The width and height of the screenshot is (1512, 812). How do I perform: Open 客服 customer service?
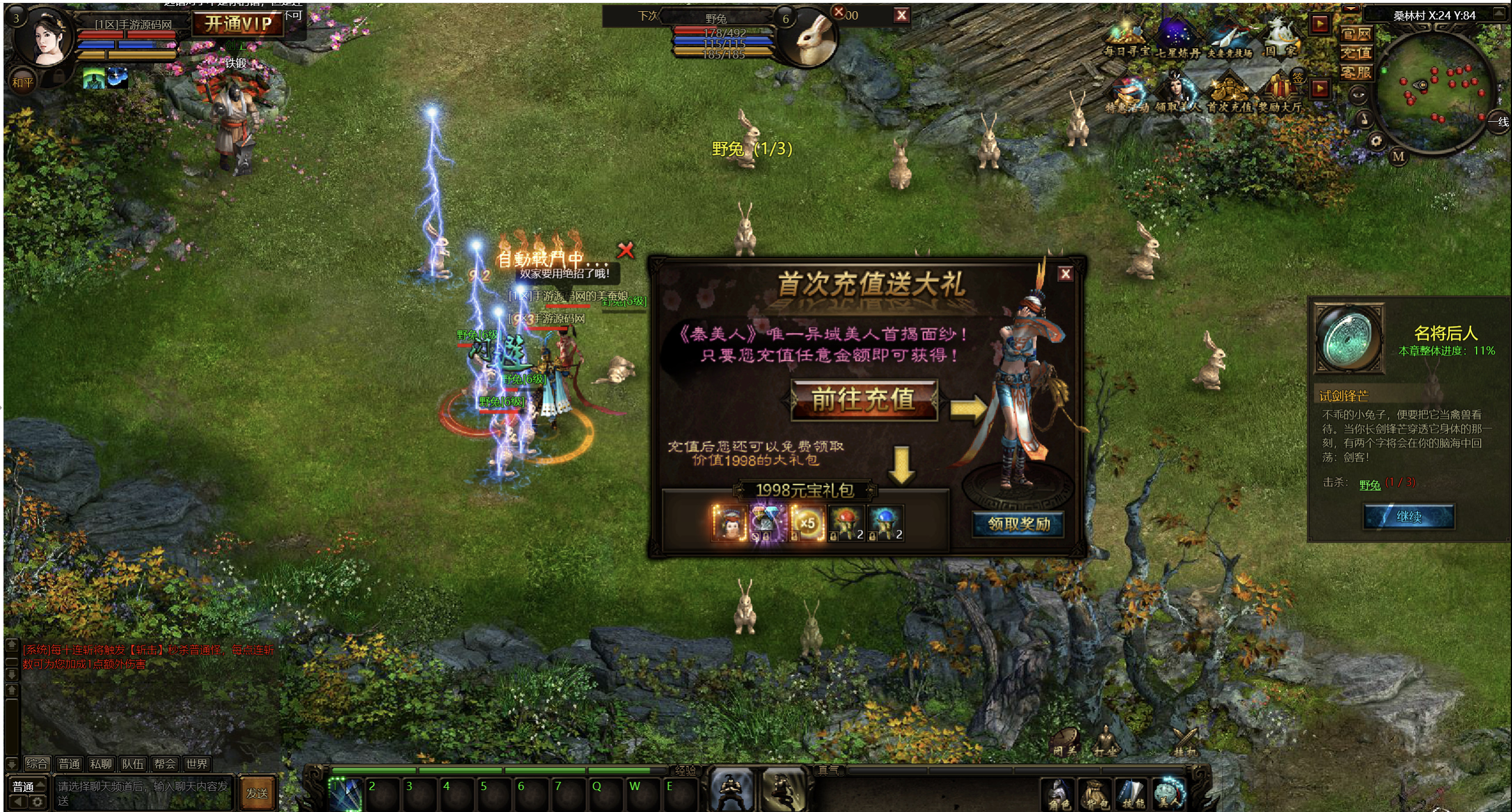tap(1355, 73)
